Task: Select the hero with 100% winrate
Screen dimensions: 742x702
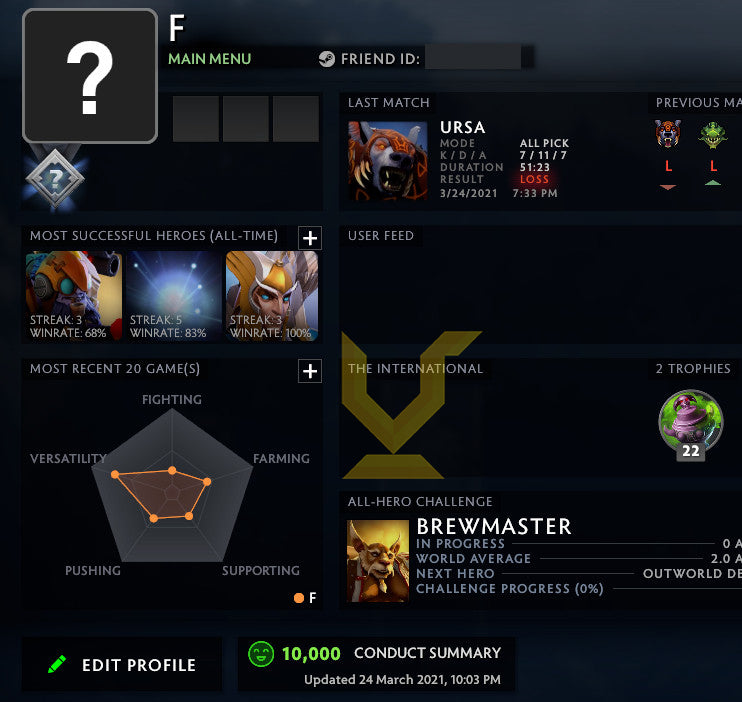Action: coord(272,295)
